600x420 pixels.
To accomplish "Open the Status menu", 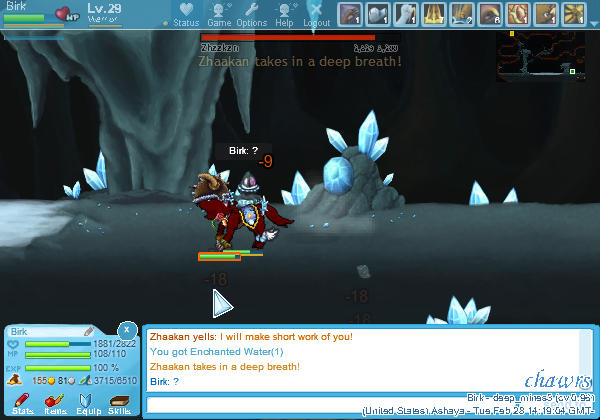I will tap(185, 14).
